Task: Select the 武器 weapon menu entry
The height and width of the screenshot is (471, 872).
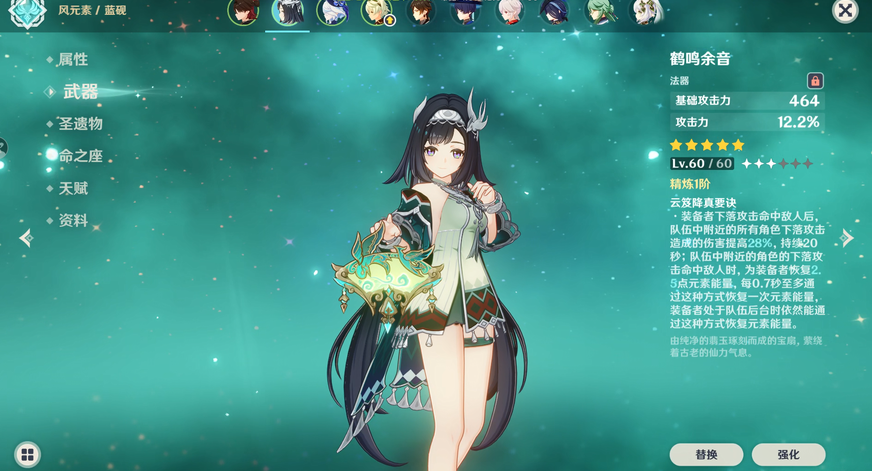Action: pos(81,92)
